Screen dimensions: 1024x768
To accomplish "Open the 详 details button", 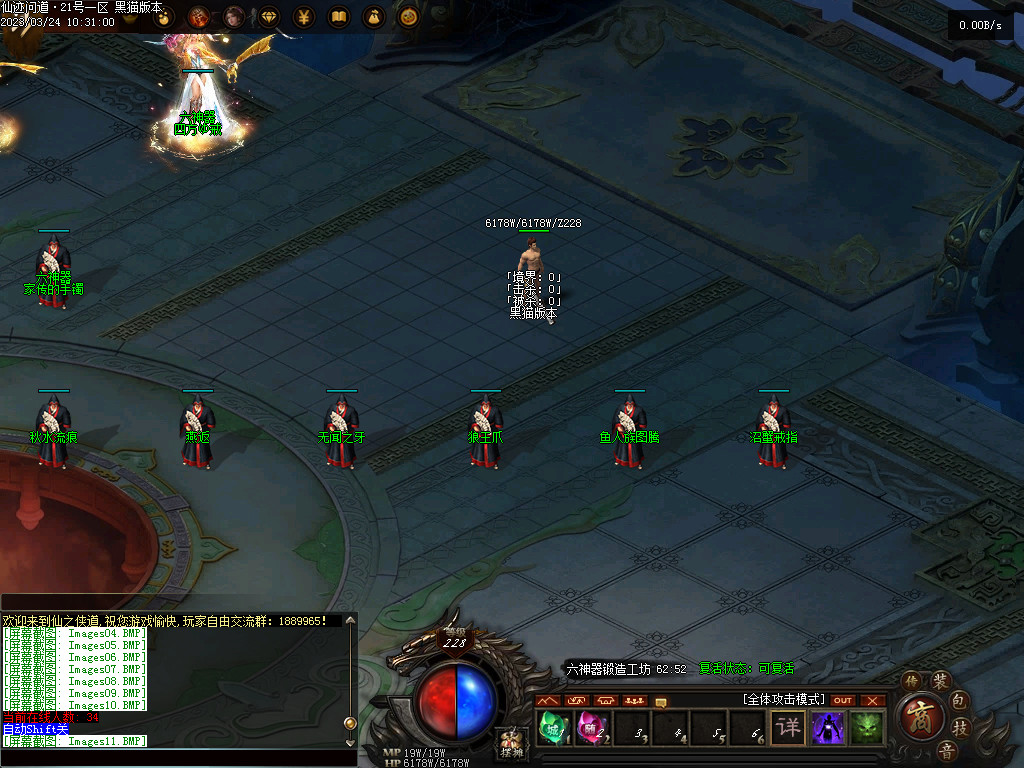I will click(789, 727).
